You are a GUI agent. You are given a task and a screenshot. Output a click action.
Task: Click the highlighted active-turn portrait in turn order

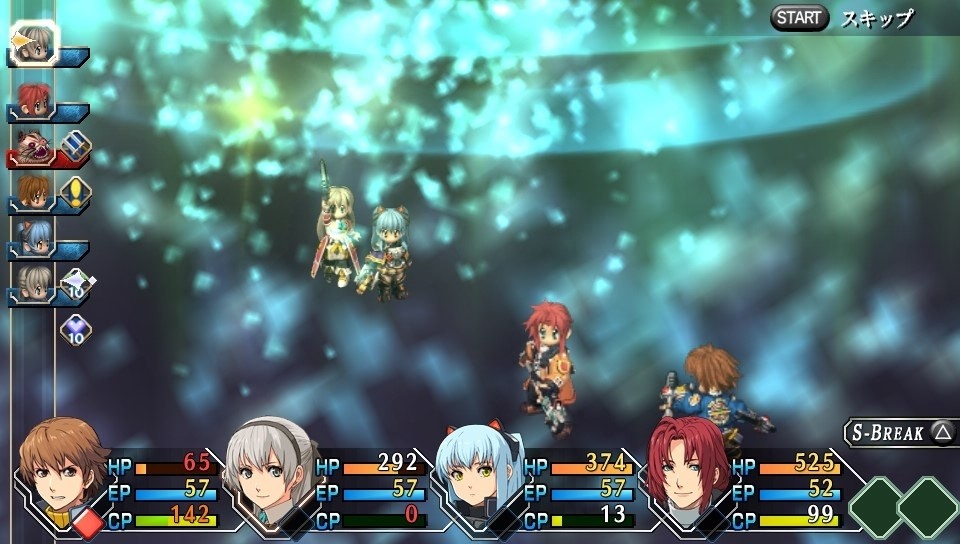(x=36, y=42)
